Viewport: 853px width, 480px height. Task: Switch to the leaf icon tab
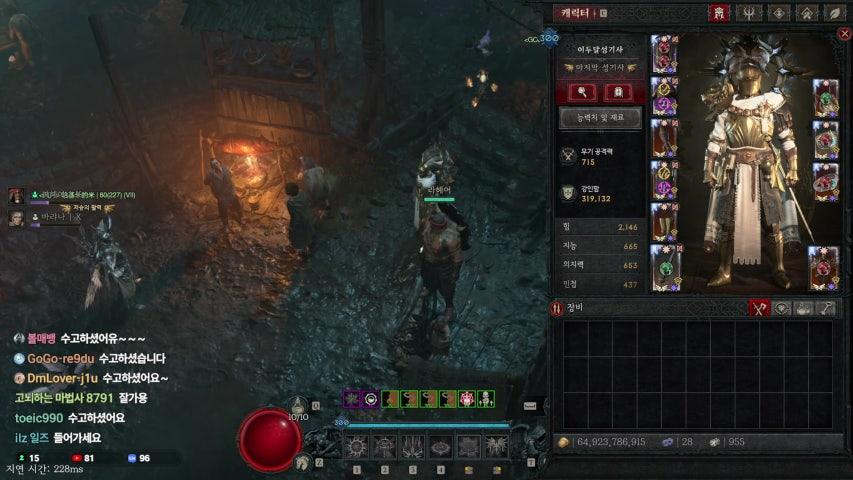(834, 13)
